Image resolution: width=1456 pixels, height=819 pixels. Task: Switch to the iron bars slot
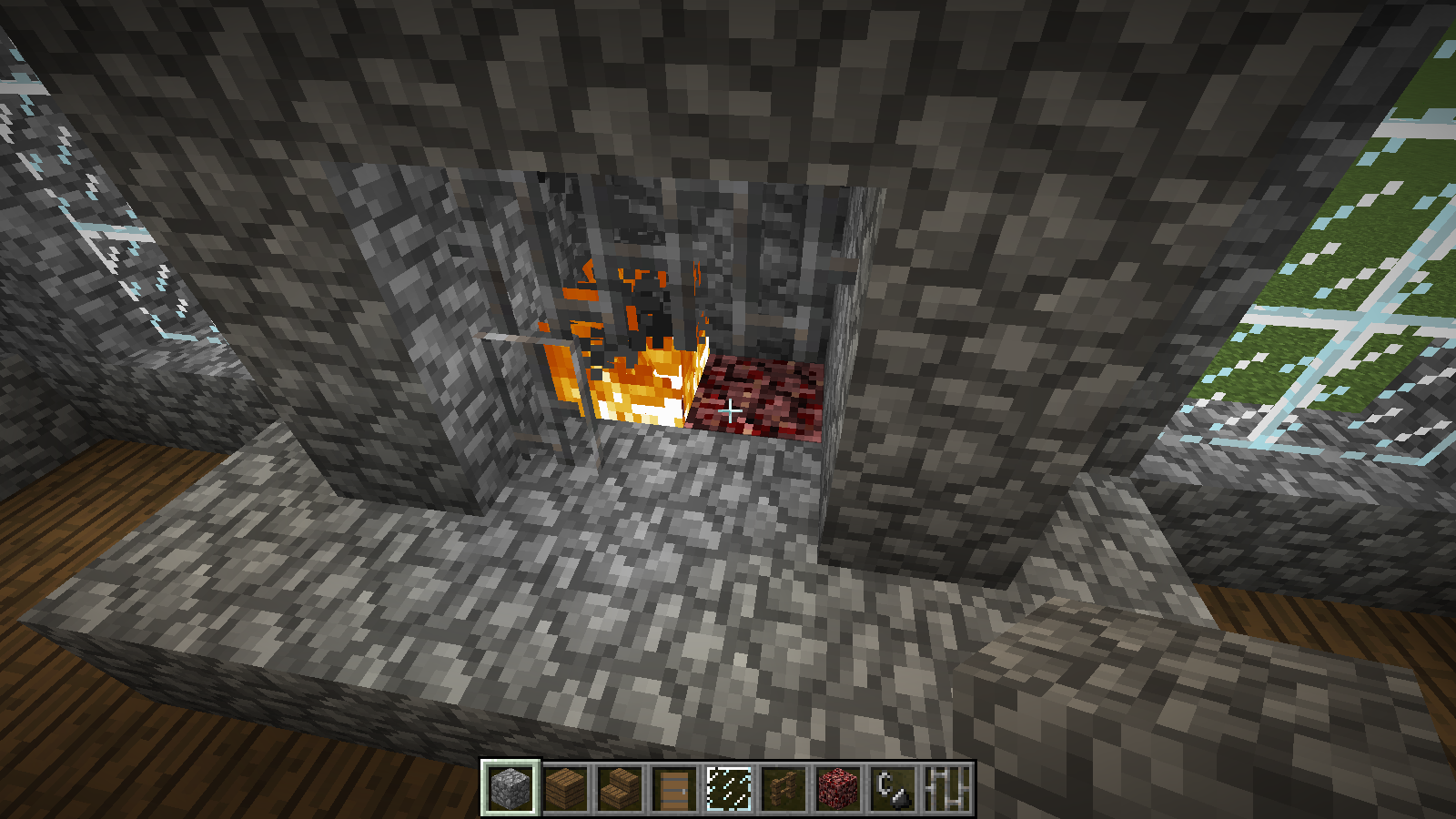(947, 788)
